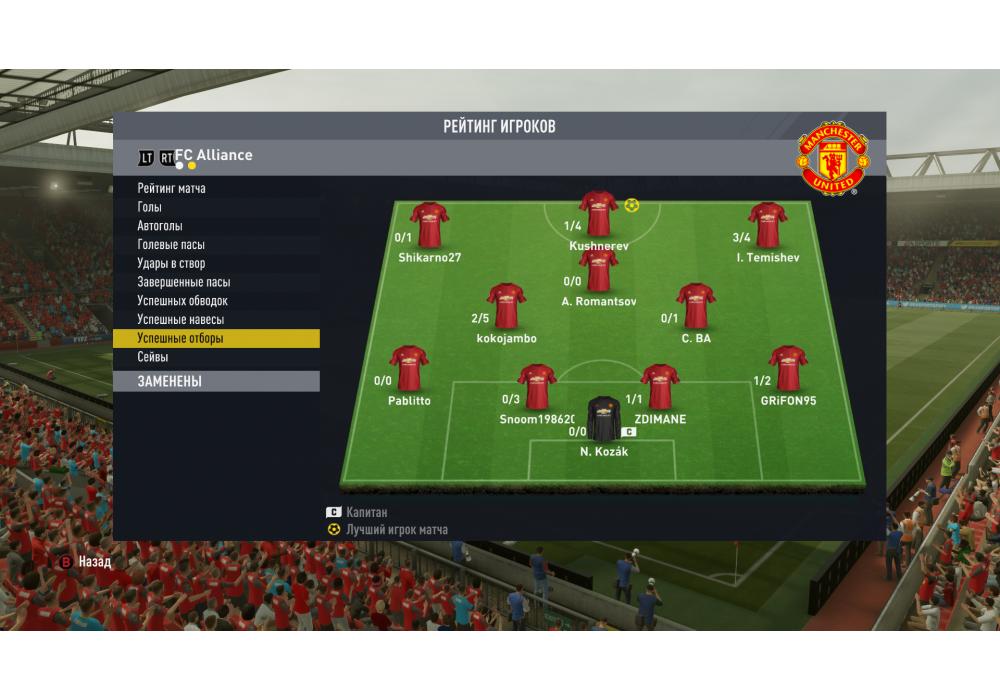Select kokojambo's player shirt
This screenshot has width=1000, height=700.
pyautogui.click(x=506, y=306)
